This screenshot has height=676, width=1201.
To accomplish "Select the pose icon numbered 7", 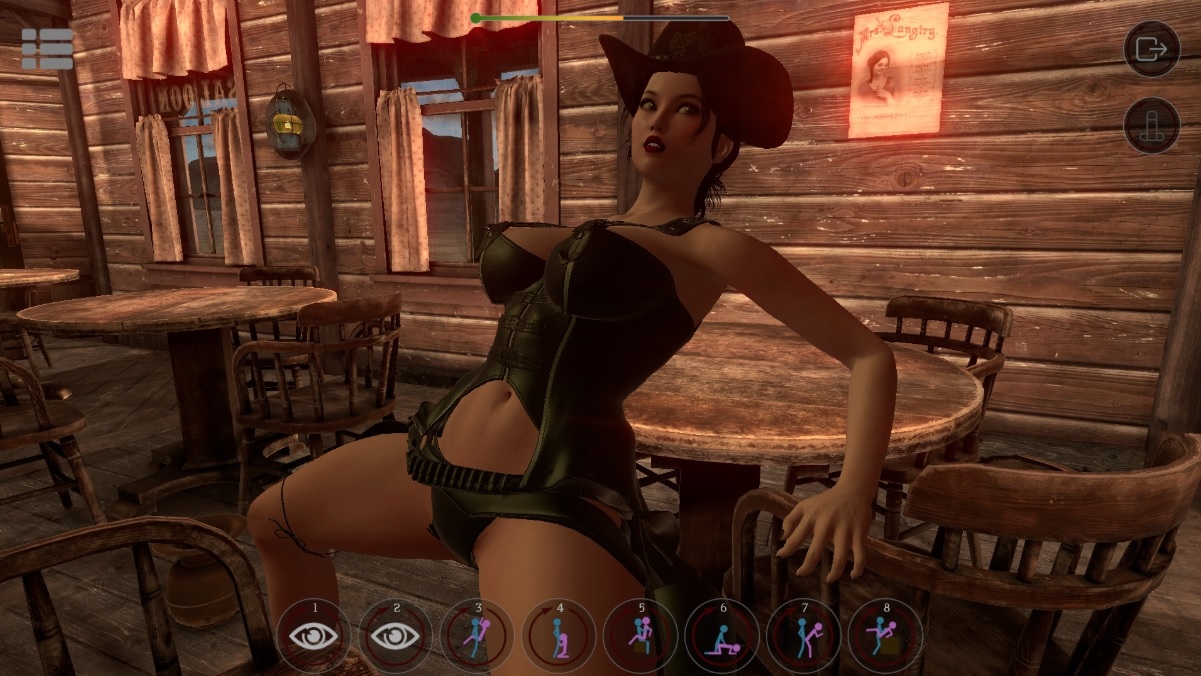I will 804,636.
